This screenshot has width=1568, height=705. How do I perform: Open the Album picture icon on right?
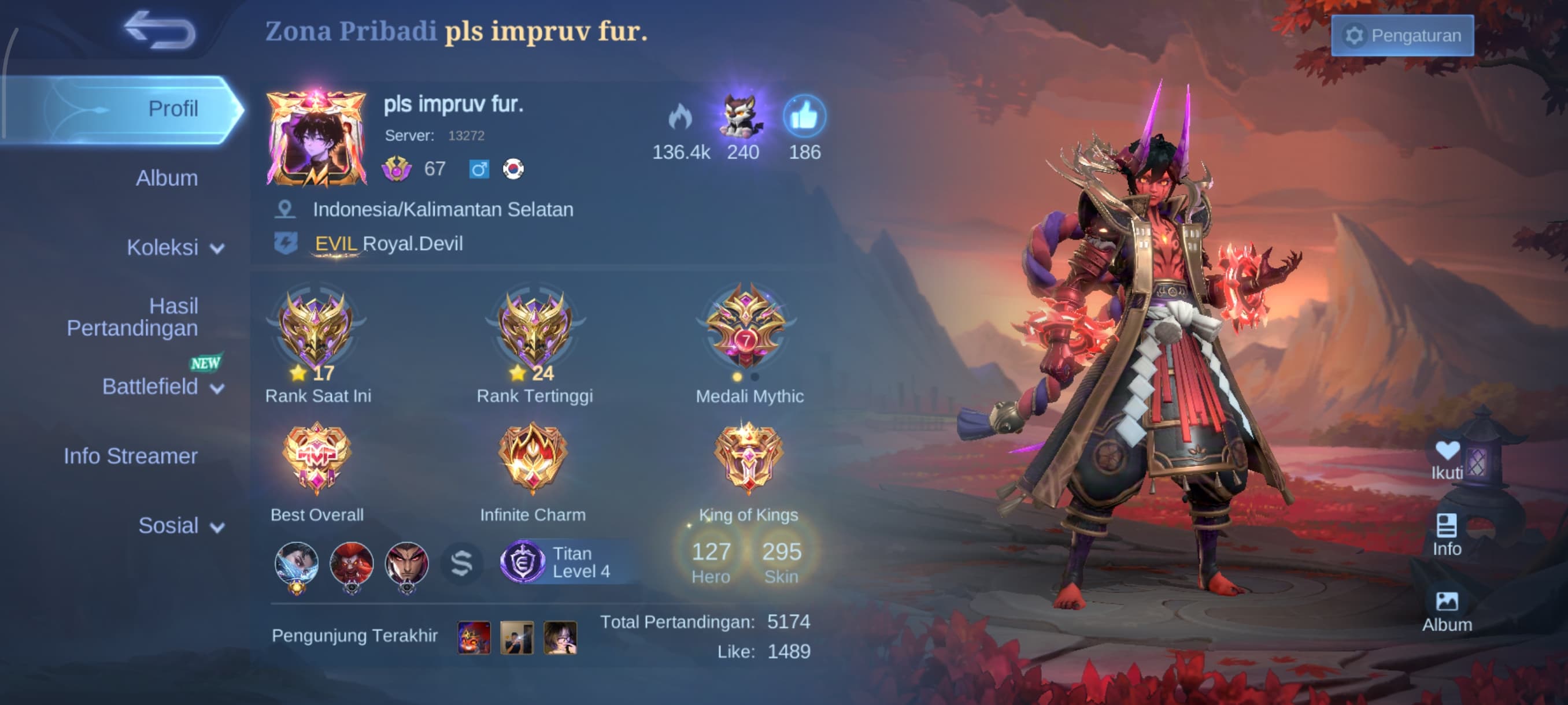coord(1446,611)
